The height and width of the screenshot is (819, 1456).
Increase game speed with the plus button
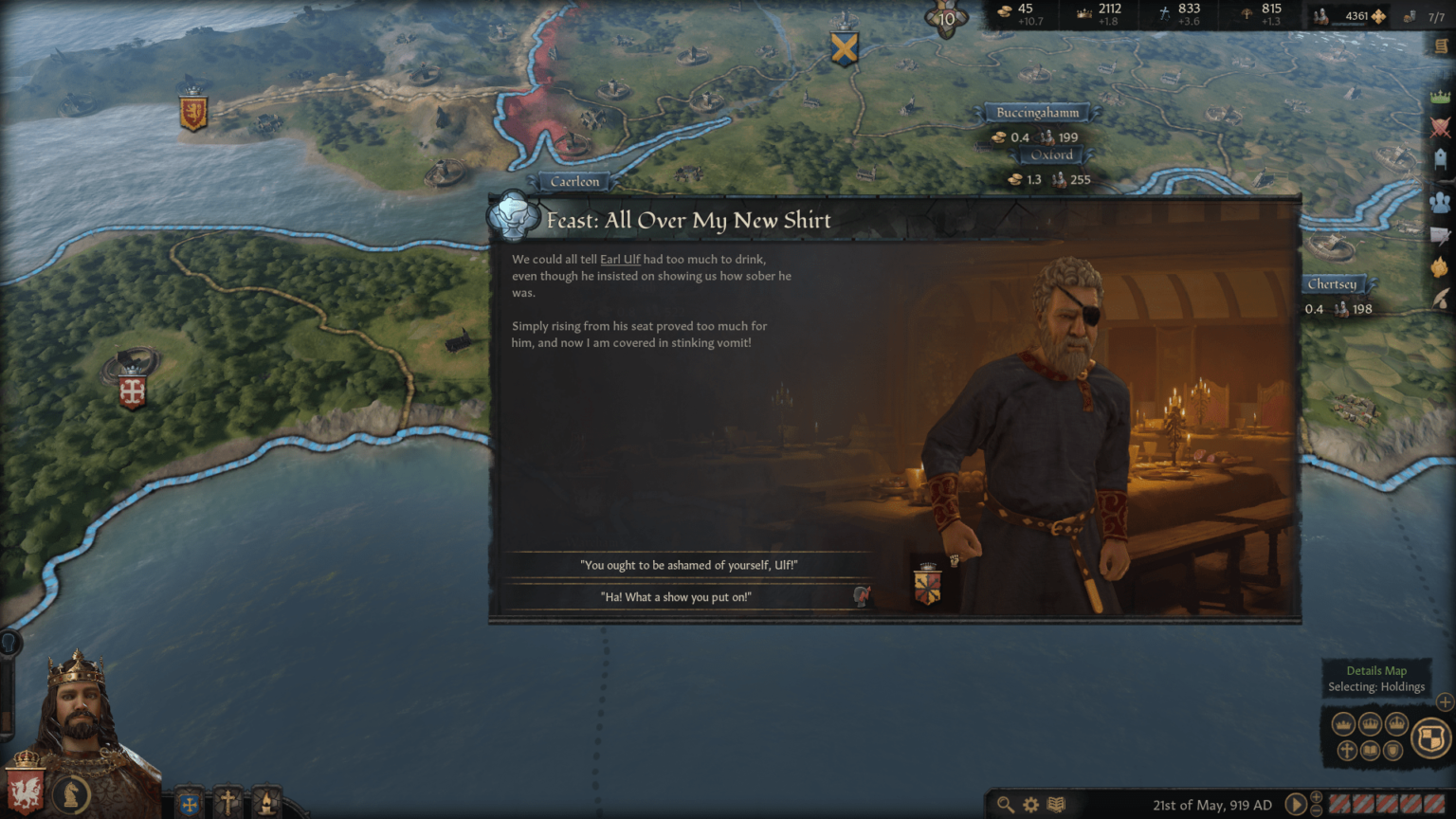(1316, 797)
